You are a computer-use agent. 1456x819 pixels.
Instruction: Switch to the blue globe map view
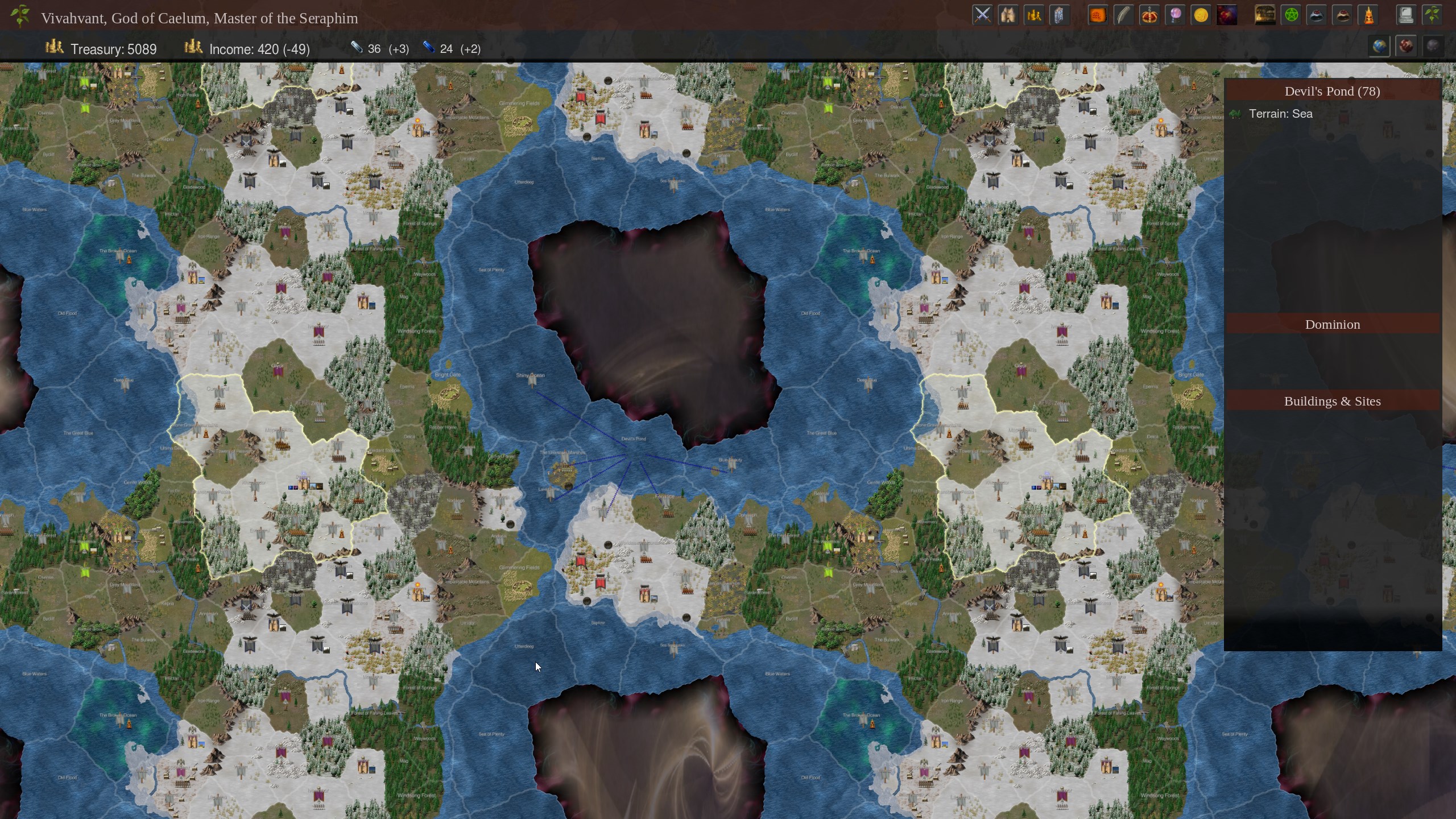coord(1379,47)
